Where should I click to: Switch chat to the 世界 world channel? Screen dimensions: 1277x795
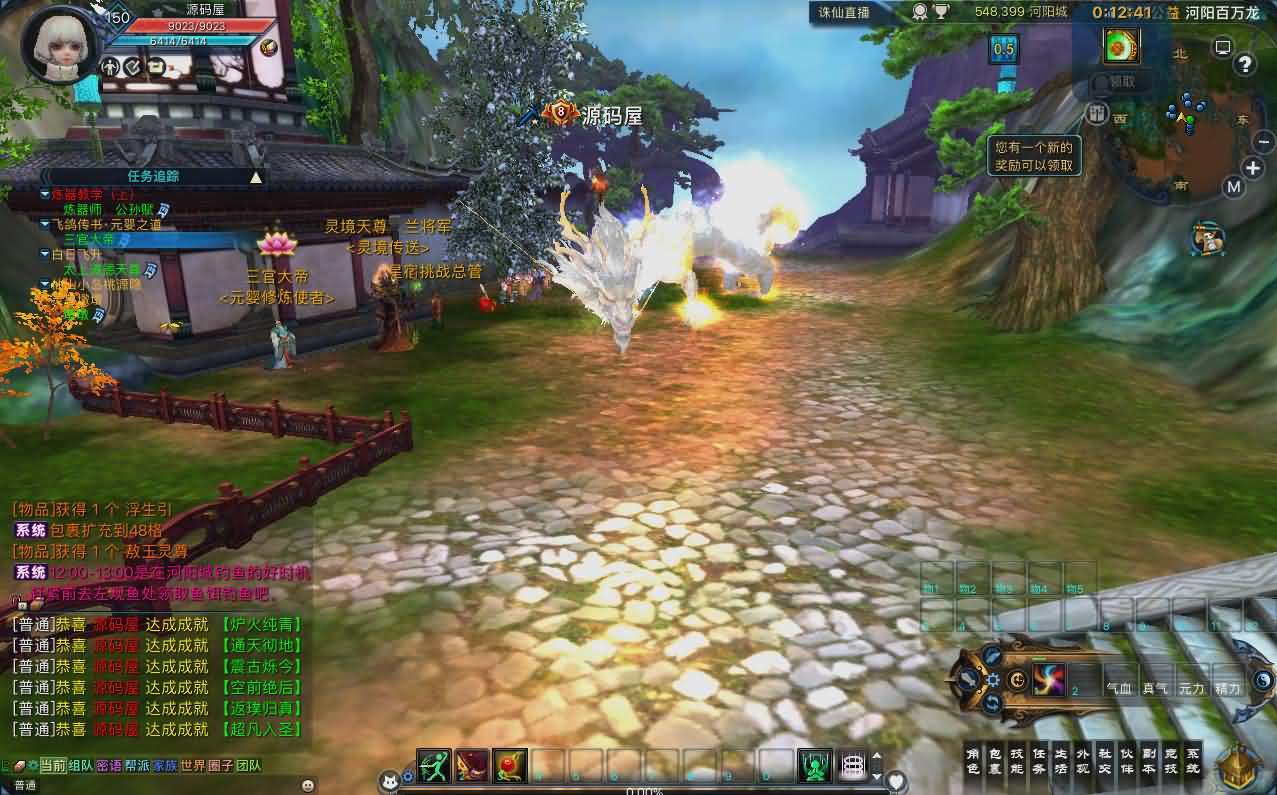point(193,766)
